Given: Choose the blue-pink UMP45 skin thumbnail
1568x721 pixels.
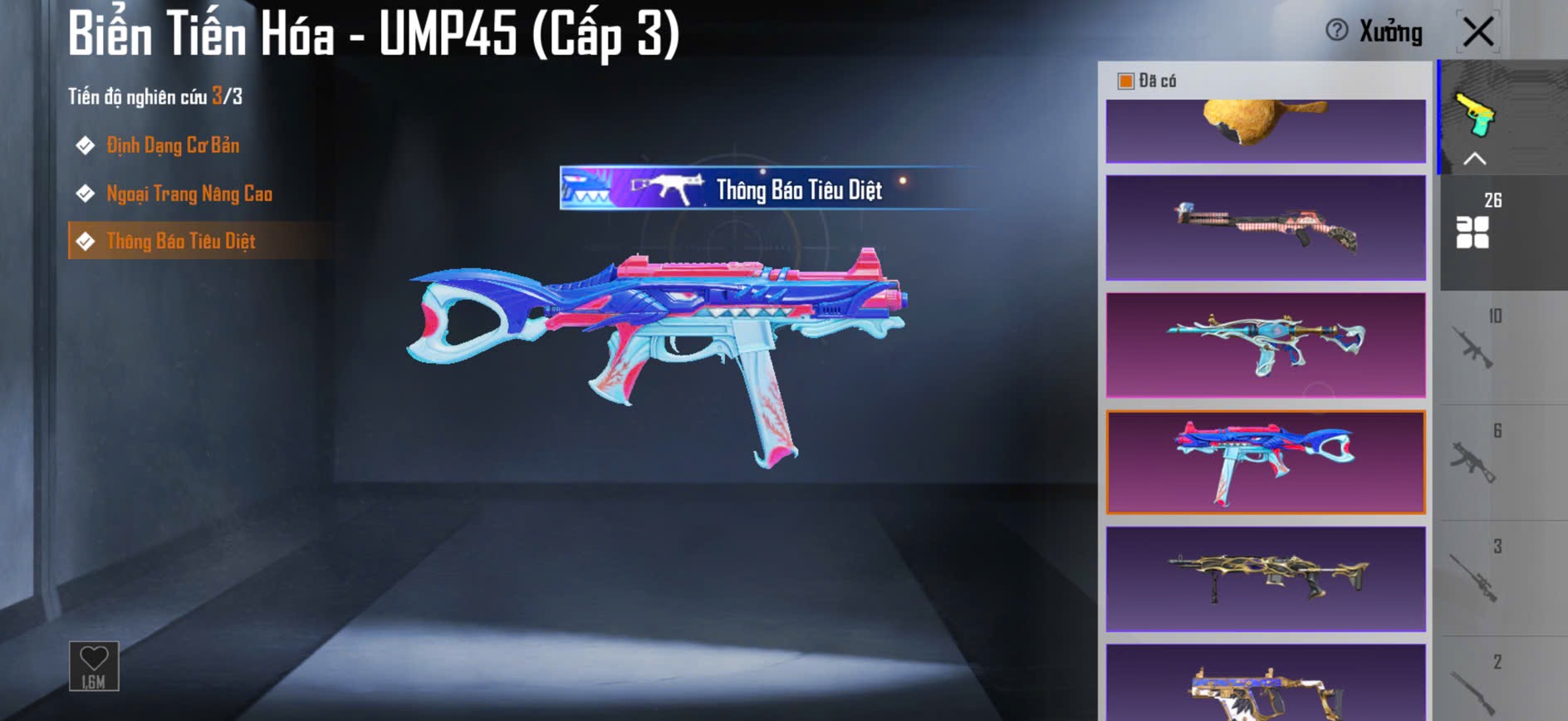Looking at the screenshot, I should pos(1266,462).
